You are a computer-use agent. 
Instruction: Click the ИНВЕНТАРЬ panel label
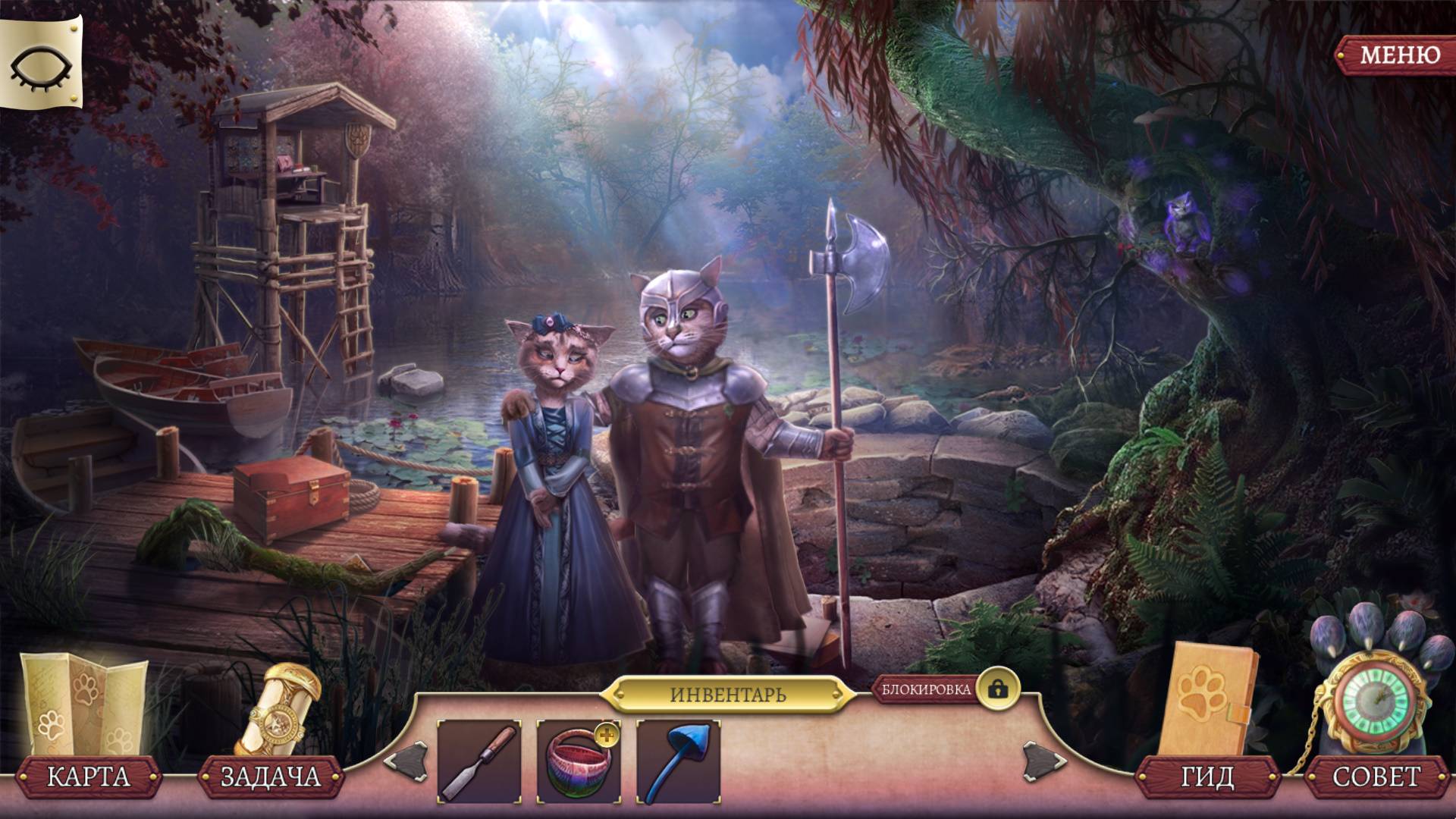(727, 694)
